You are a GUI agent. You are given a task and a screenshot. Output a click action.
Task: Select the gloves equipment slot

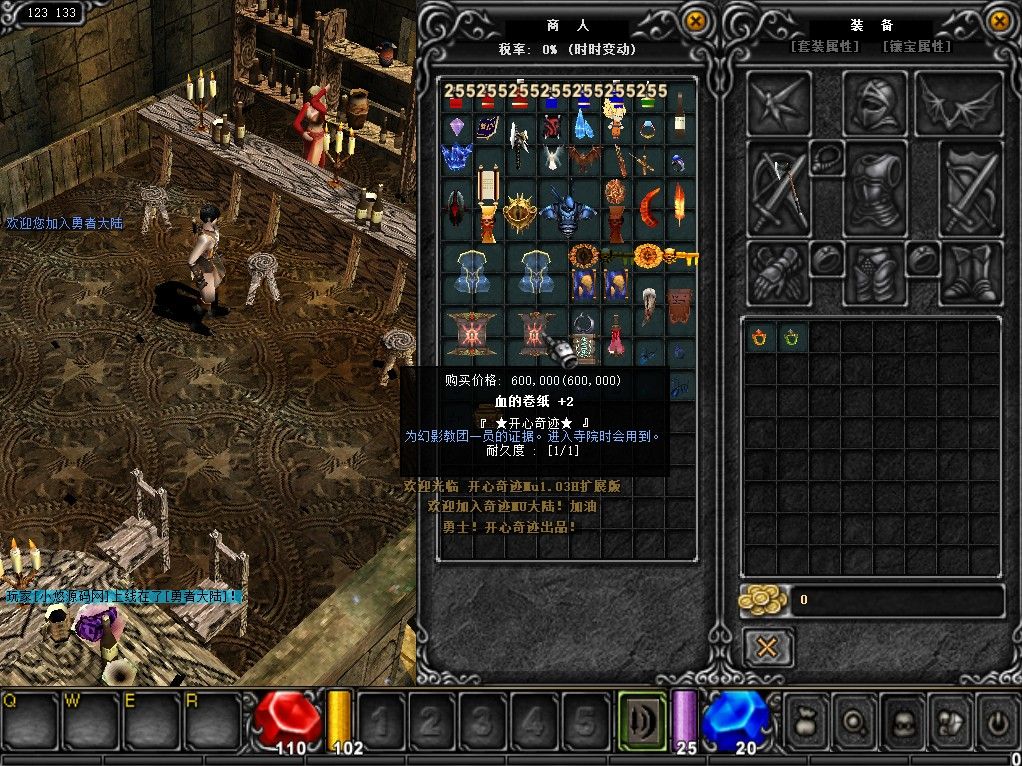click(778, 273)
